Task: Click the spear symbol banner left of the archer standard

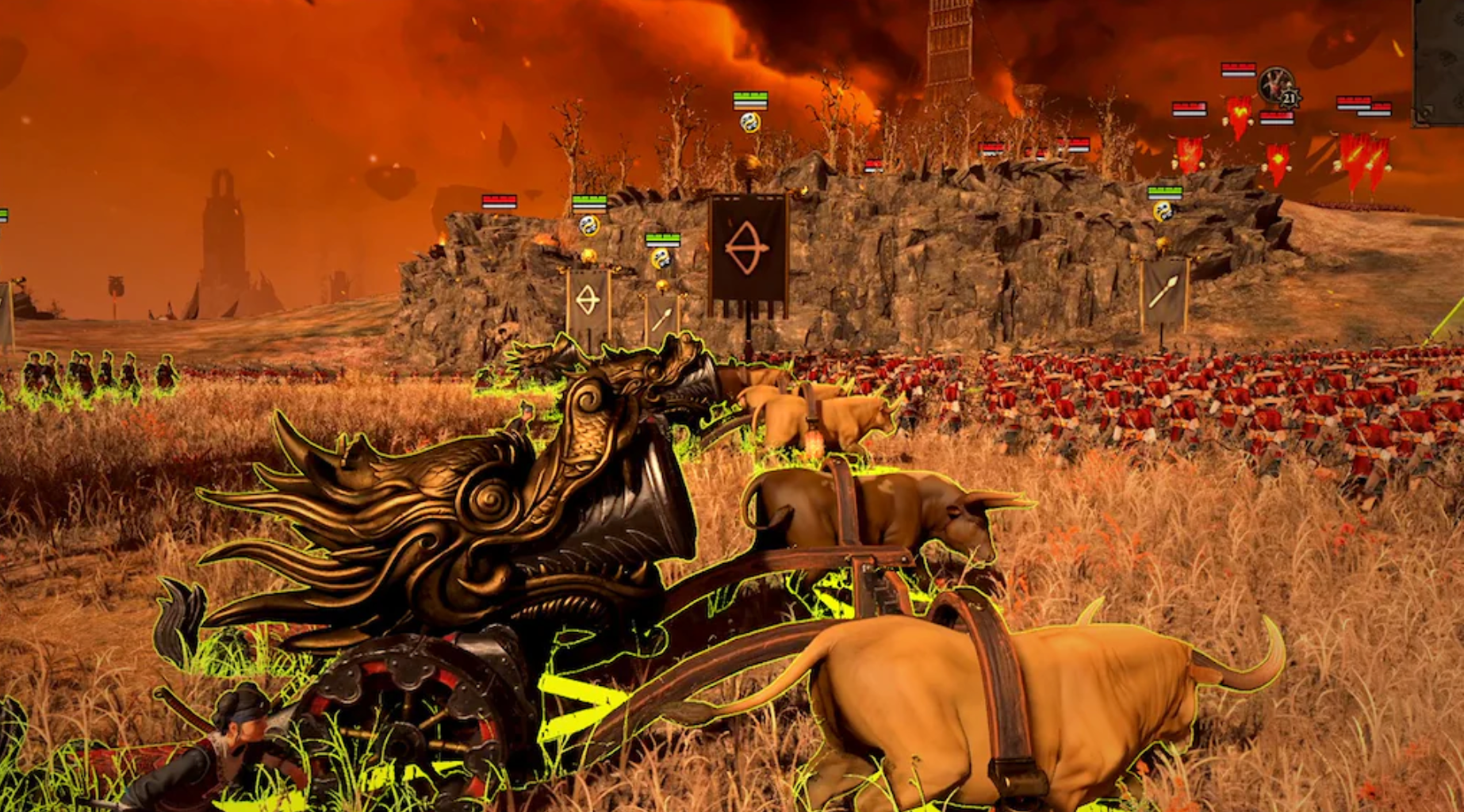Action: pos(663,316)
